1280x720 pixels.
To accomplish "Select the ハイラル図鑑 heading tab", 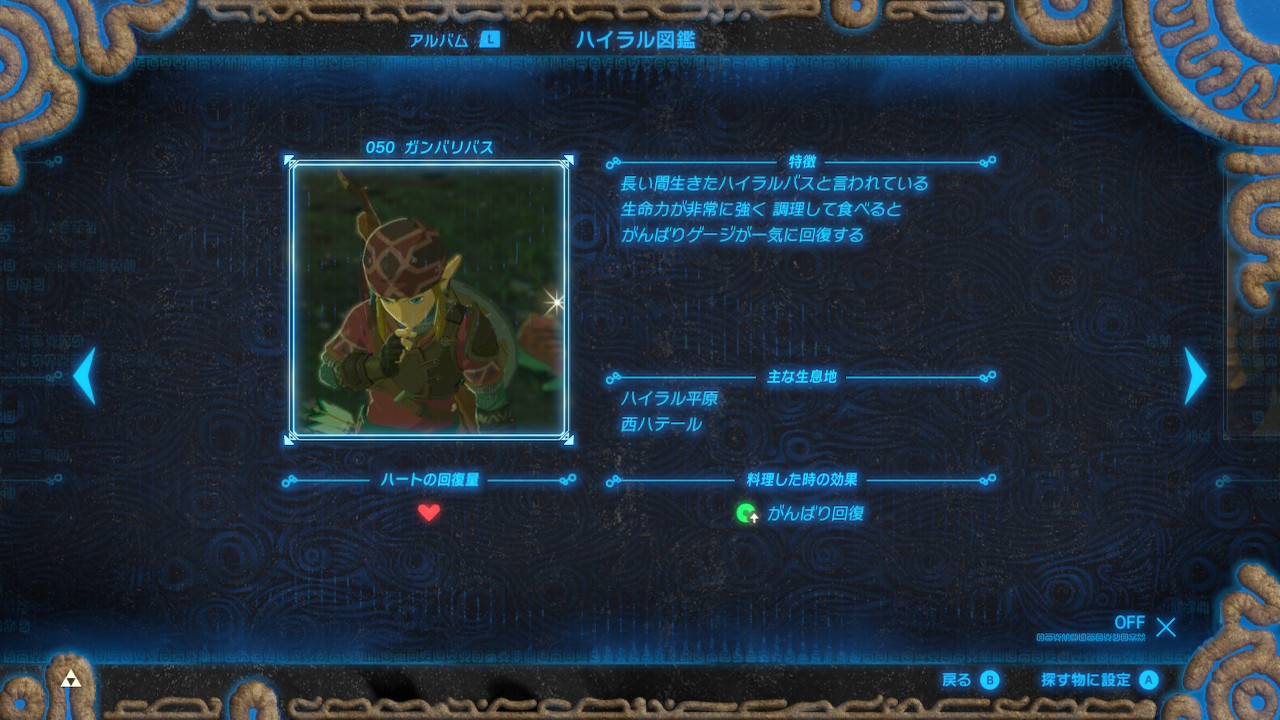I will click(x=635, y=40).
